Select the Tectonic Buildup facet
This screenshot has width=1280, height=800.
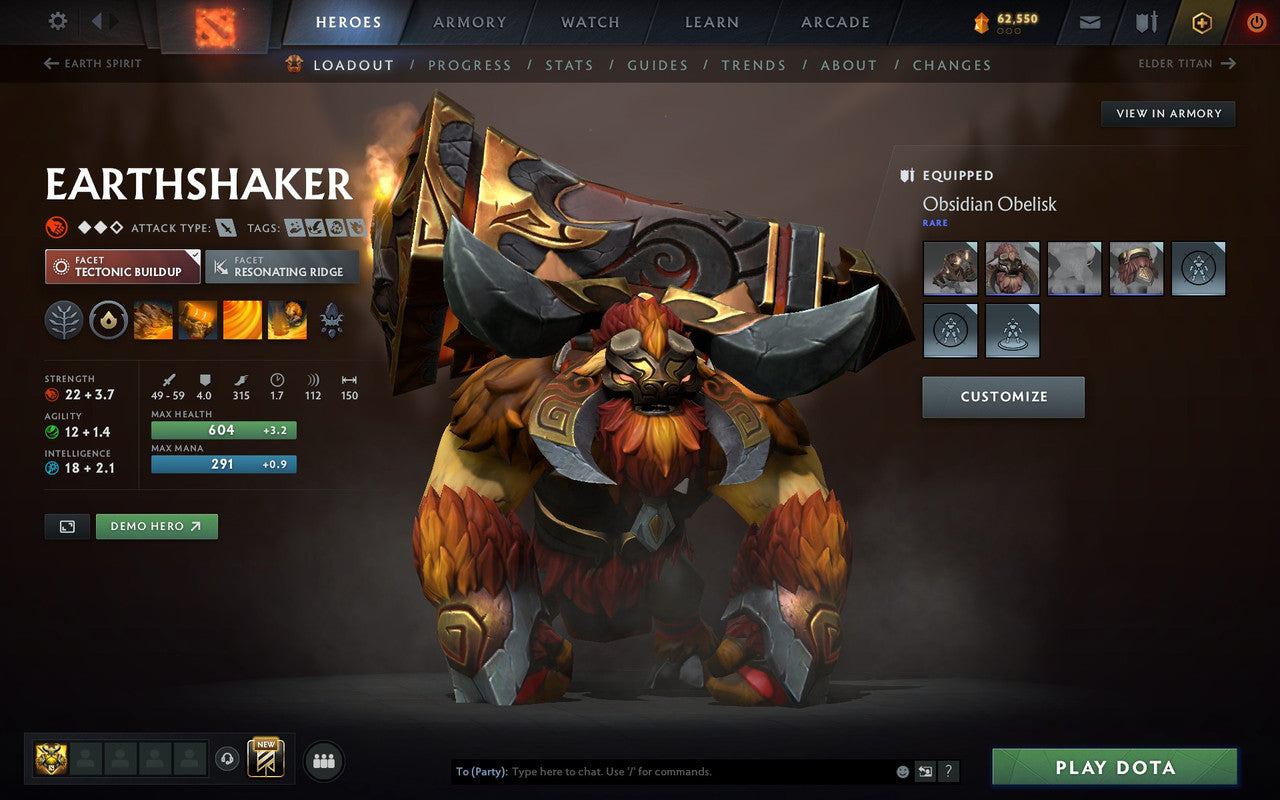pyautogui.click(x=121, y=267)
